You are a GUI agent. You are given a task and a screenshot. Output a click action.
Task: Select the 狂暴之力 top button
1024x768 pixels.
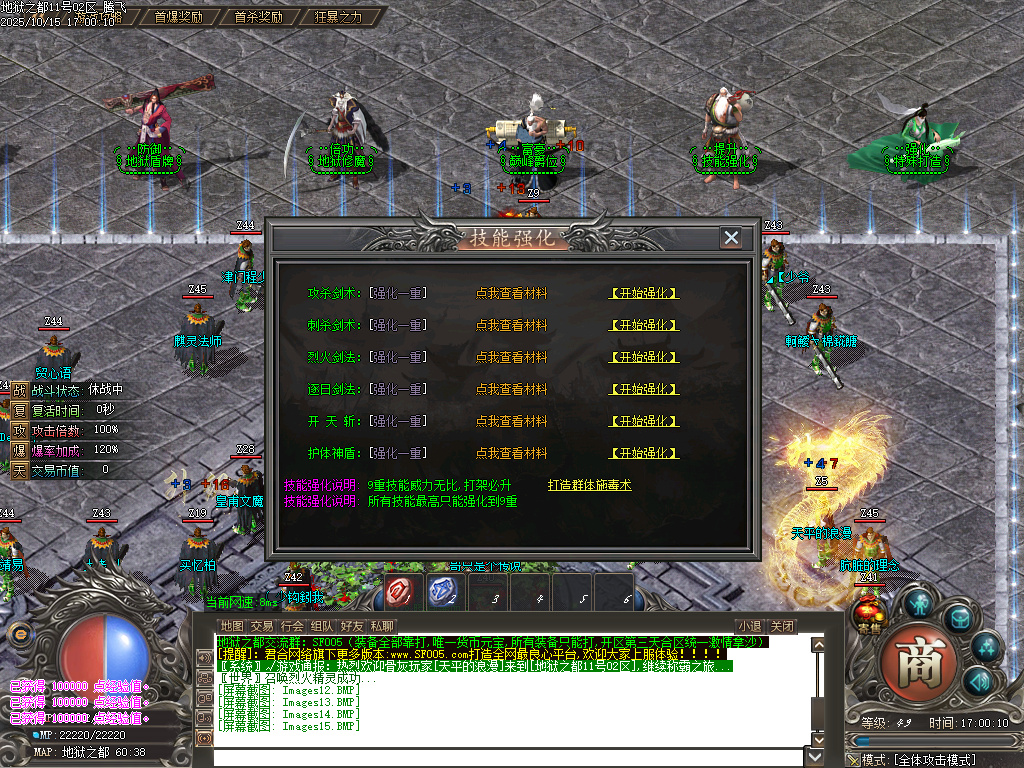[338, 17]
